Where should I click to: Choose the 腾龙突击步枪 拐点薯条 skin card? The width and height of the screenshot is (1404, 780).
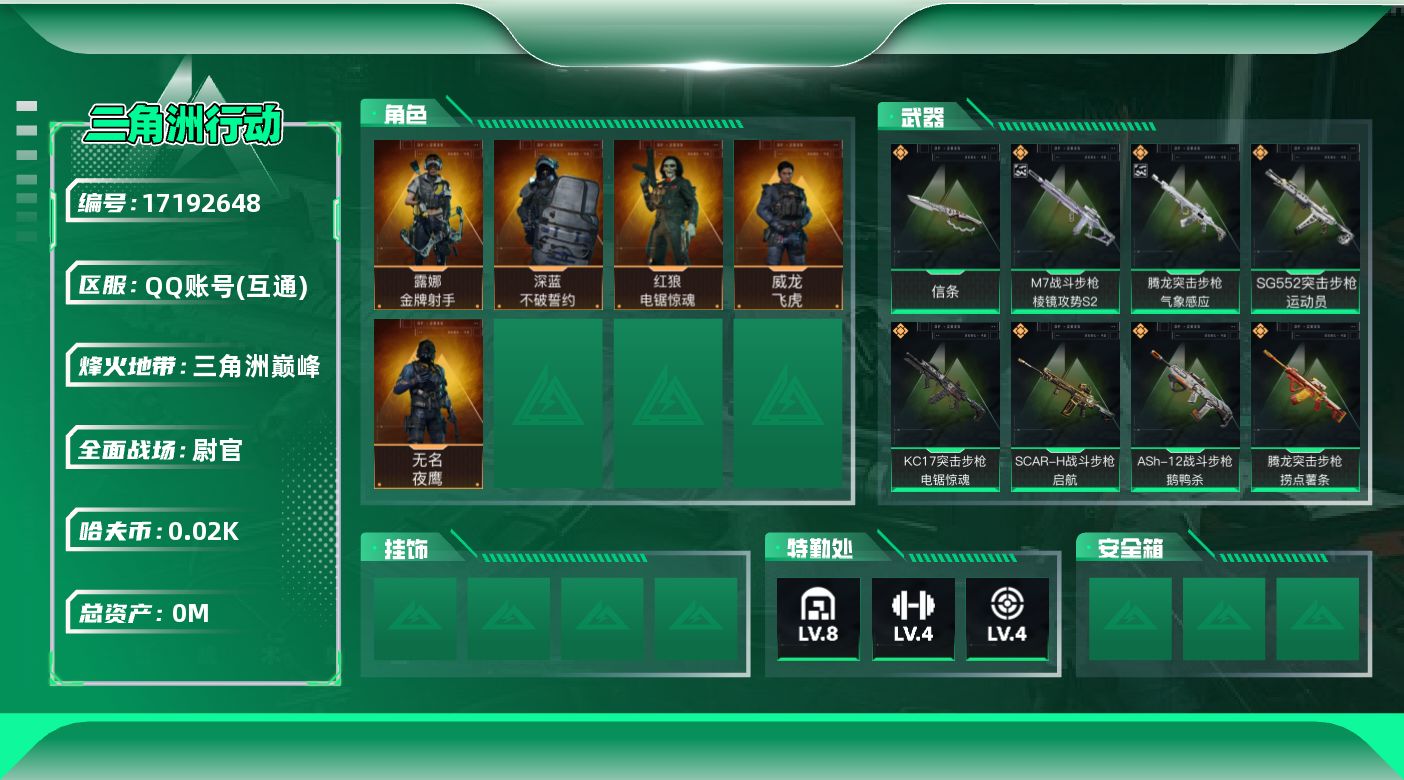(x=1305, y=405)
